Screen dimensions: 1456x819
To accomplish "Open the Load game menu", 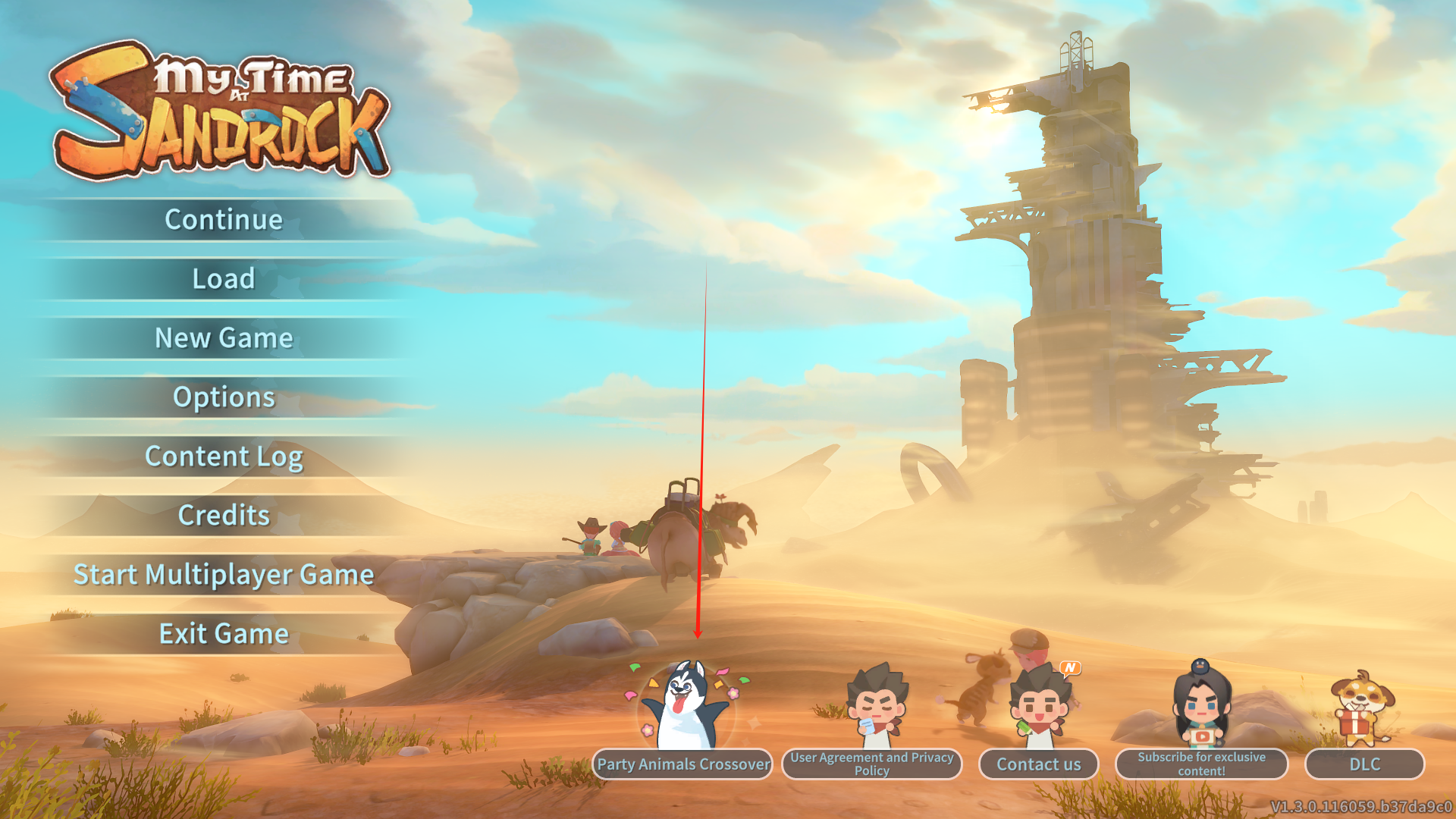I will 224,279.
